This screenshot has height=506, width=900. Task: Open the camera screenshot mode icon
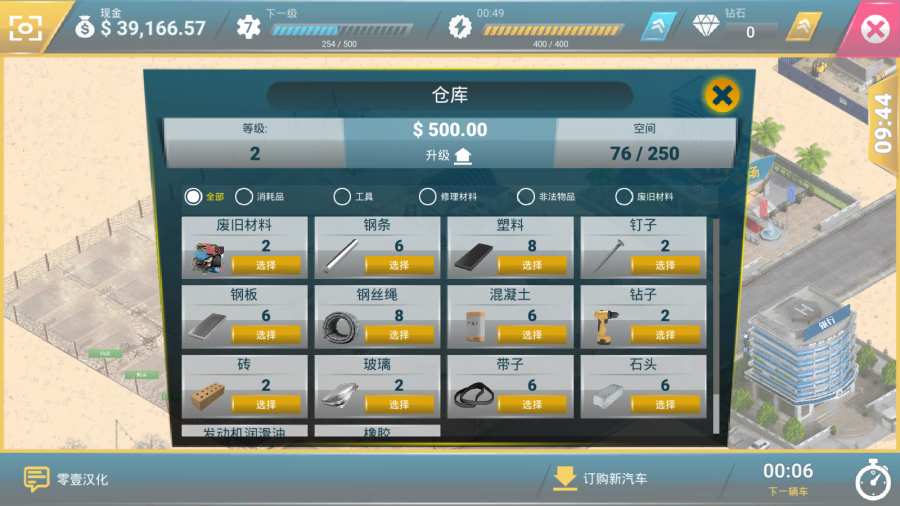click(x=27, y=28)
